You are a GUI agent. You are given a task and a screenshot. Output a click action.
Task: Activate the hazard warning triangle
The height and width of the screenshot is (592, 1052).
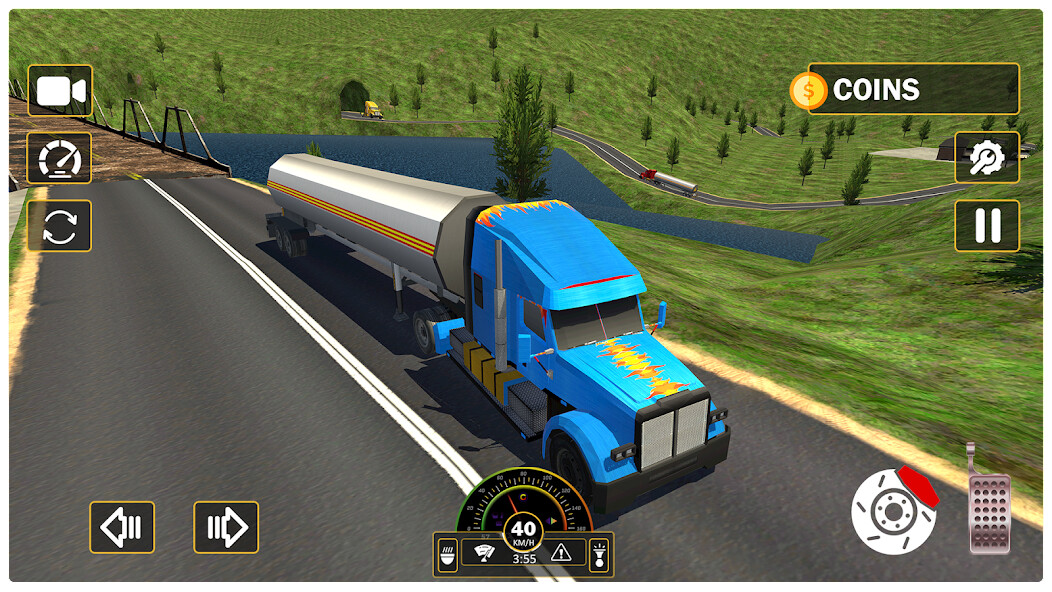click(561, 551)
